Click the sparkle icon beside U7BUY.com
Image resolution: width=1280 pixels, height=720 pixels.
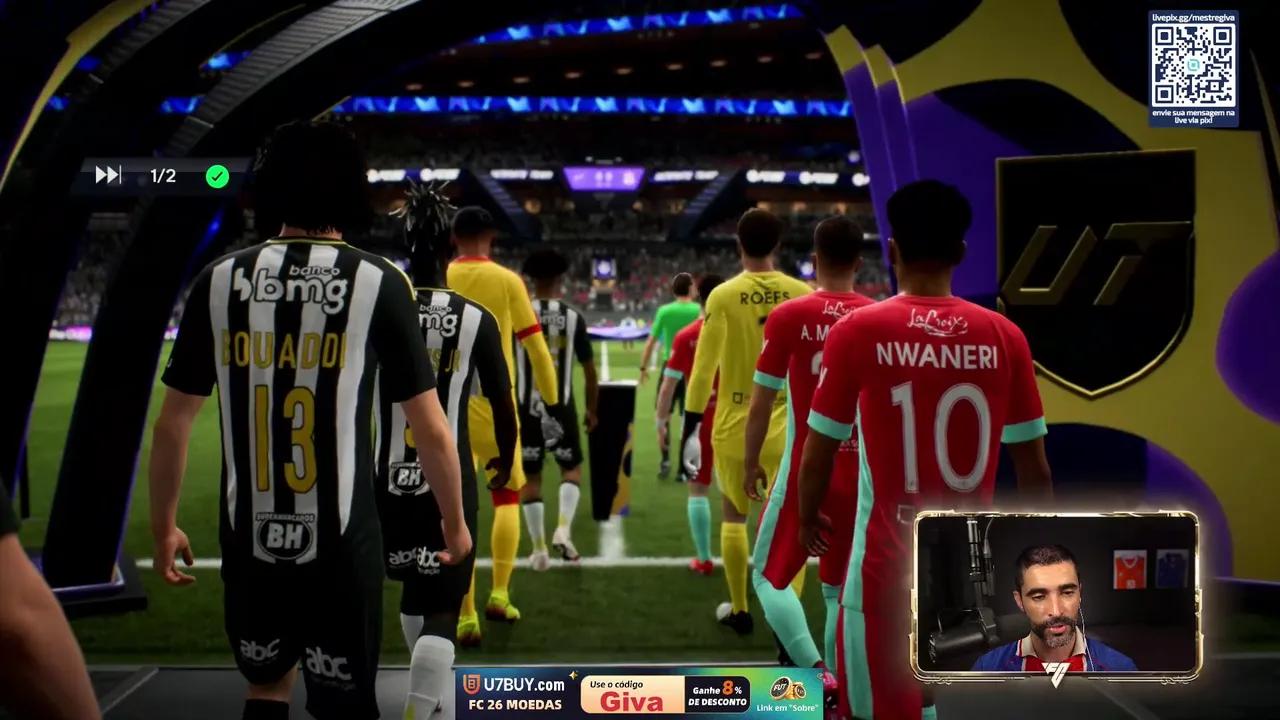573,677
